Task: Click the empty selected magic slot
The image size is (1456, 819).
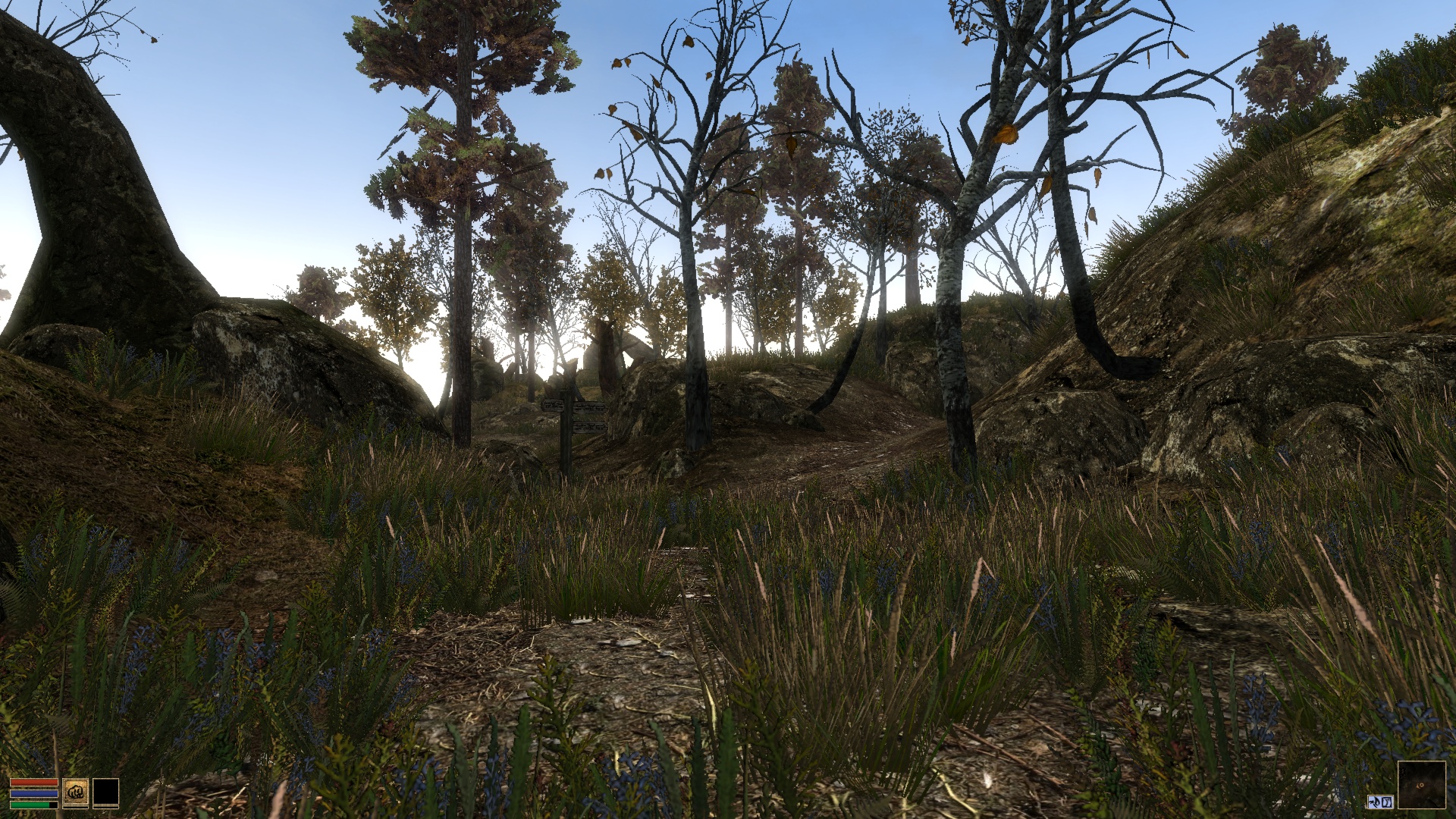Action: tap(106, 792)
